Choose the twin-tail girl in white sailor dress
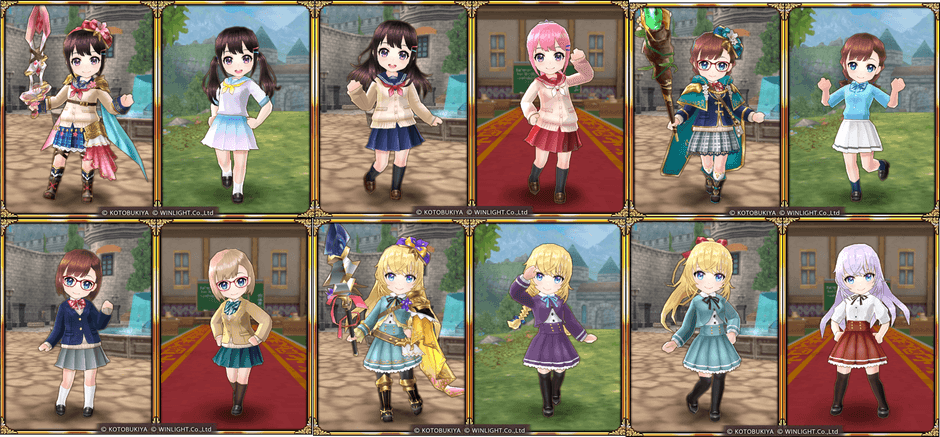Viewport: 940px width, 437px height. 235,108
